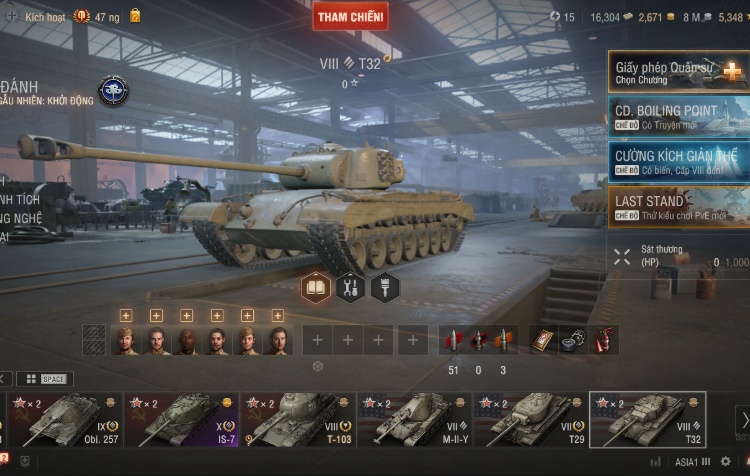Pick the IS-7 tank in the carousel
The height and width of the screenshot is (476, 750).
(x=181, y=419)
